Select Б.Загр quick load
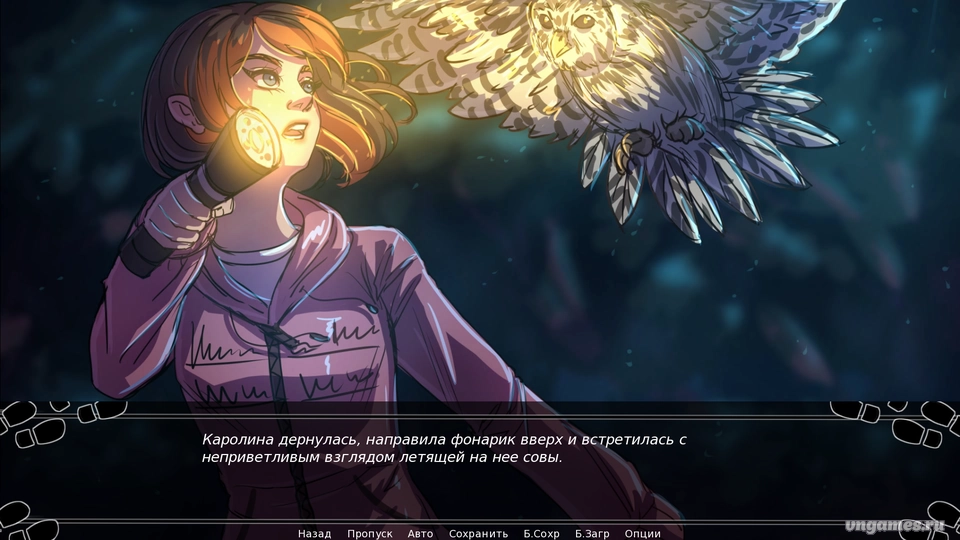Screen dimensions: 960x540 592,534
